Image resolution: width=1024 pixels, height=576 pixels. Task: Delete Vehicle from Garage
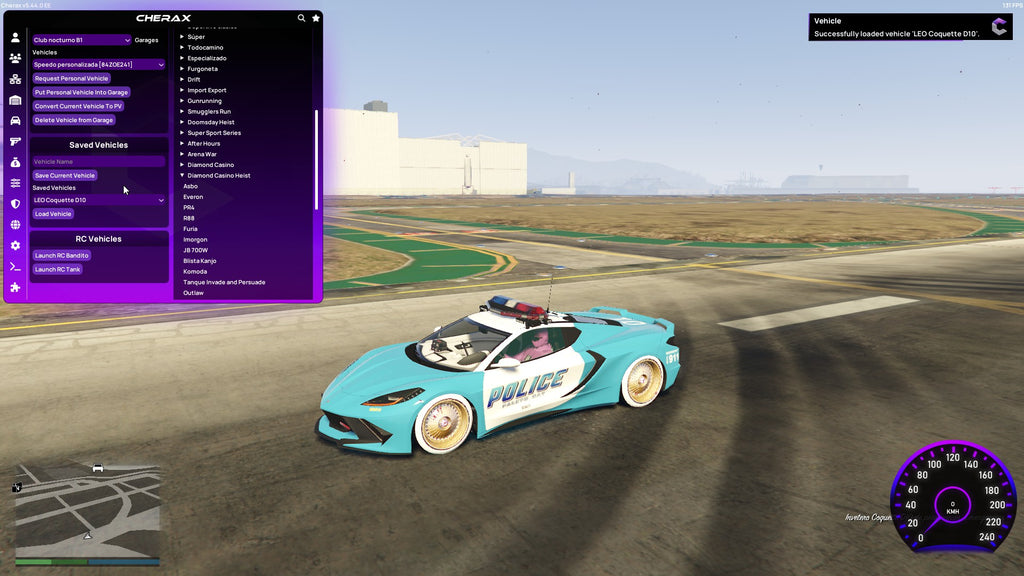pyautogui.click(x=74, y=120)
